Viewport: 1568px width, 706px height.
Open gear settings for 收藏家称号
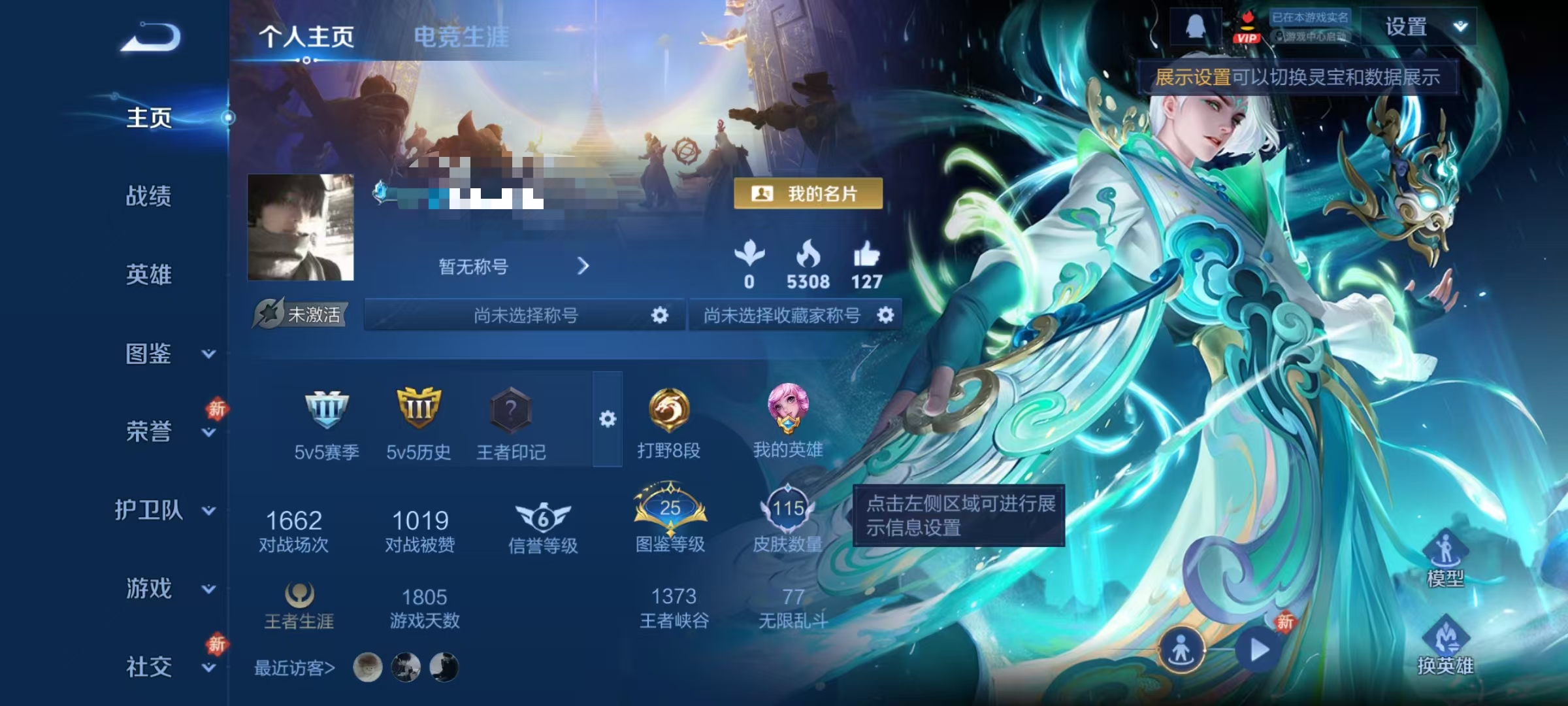(x=886, y=314)
